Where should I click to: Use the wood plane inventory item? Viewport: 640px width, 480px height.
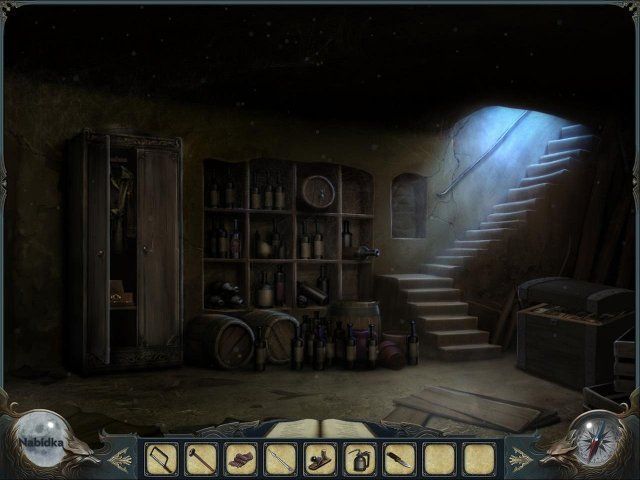(x=320, y=459)
